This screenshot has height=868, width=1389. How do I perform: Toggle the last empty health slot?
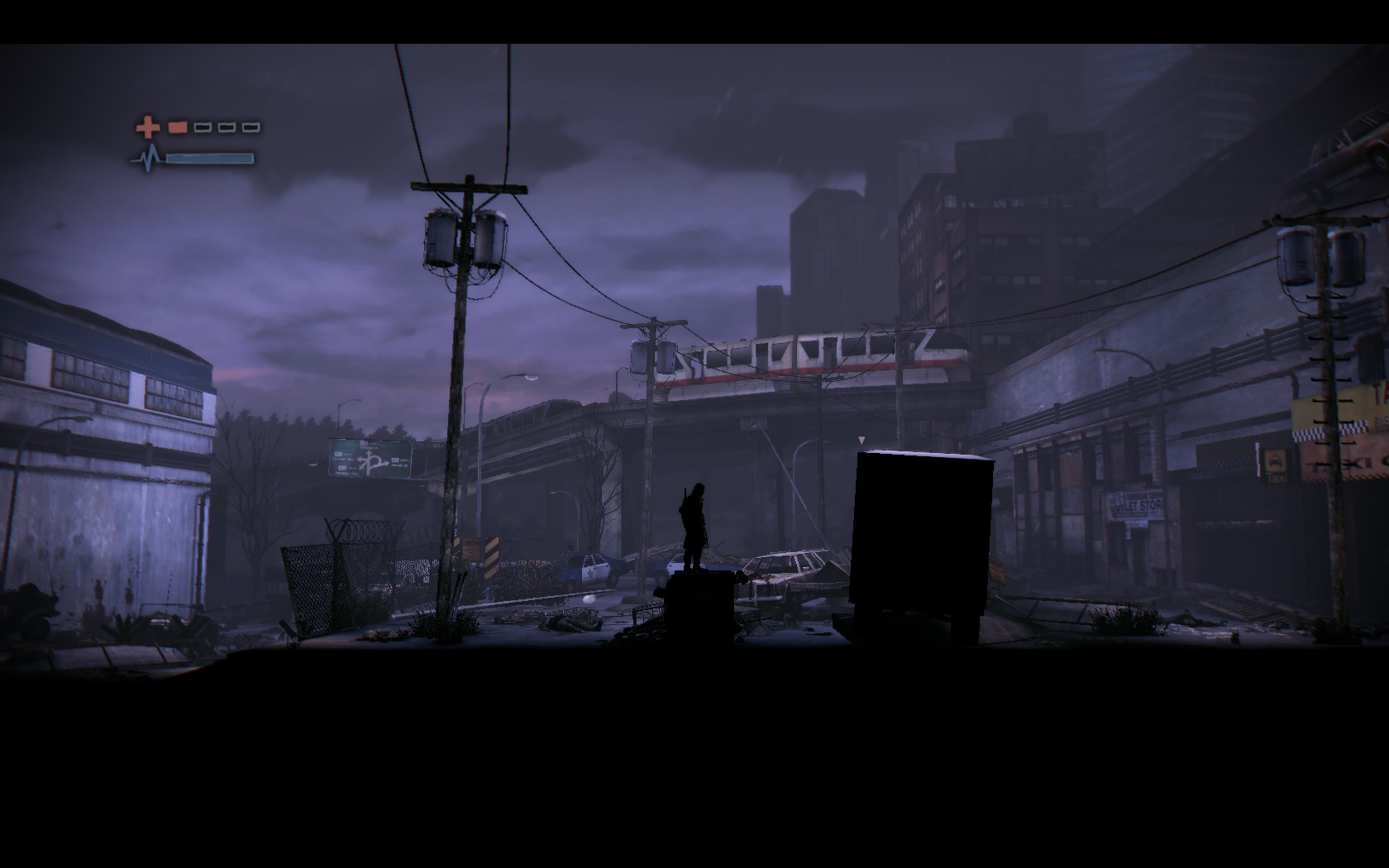pyautogui.click(x=252, y=127)
